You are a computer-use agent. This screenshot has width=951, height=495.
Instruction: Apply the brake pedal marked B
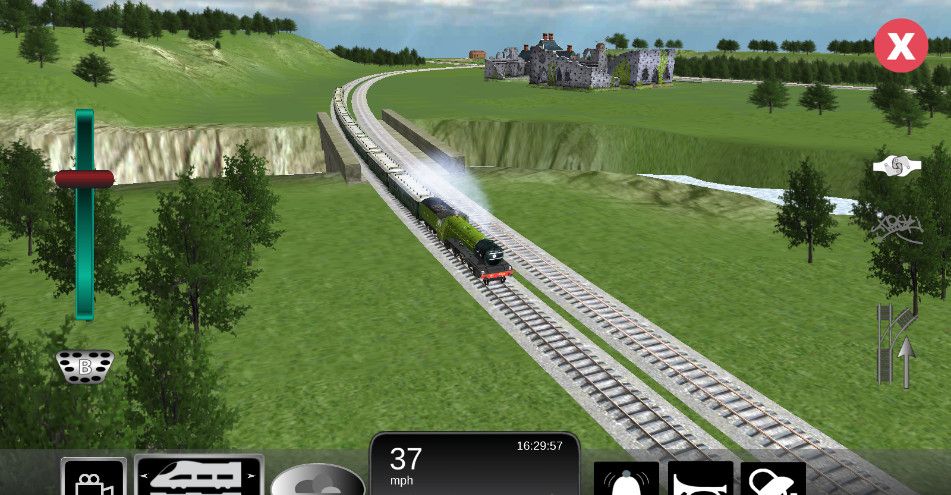pyautogui.click(x=85, y=366)
